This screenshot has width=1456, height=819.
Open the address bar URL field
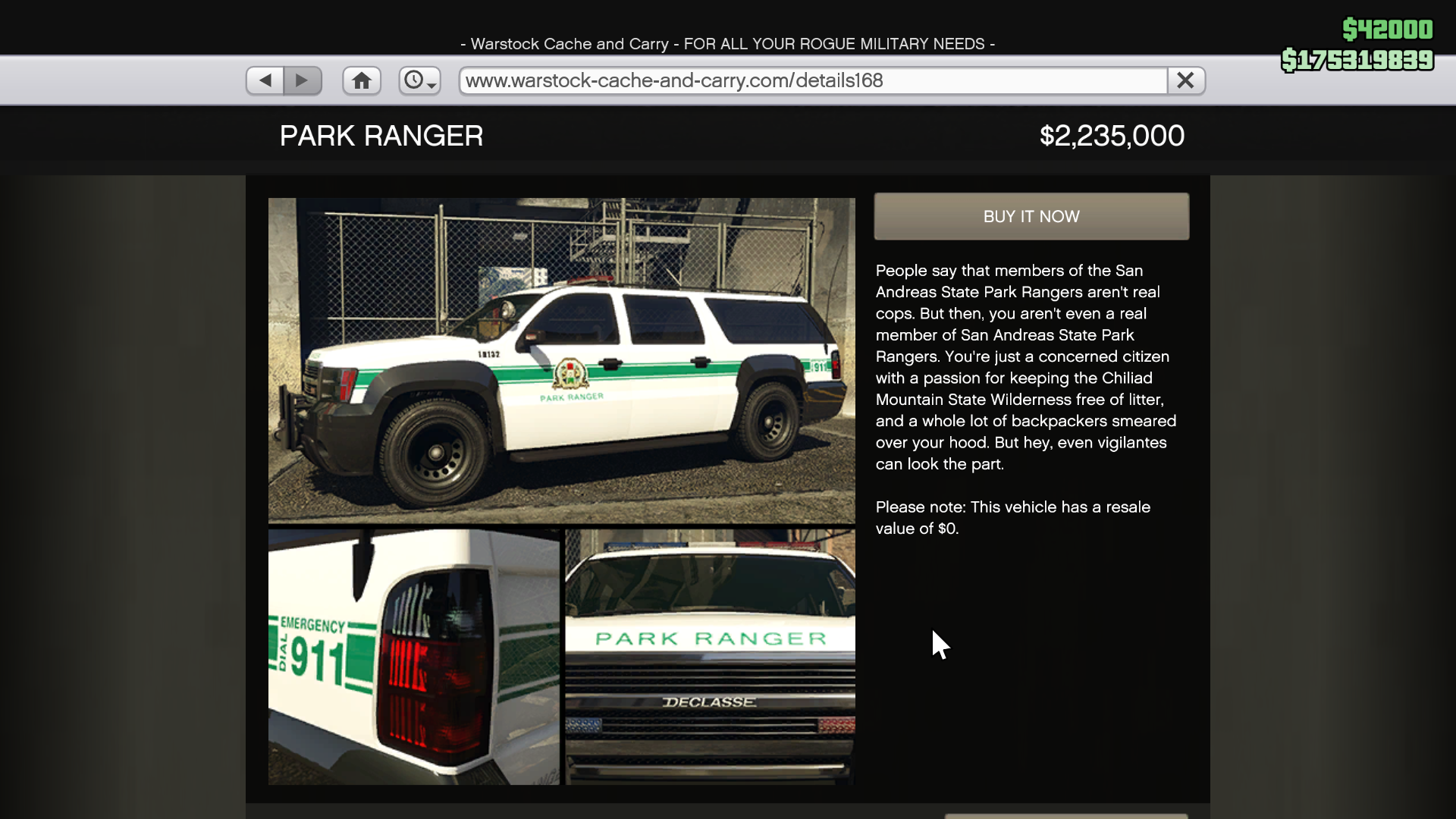pos(811,80)
